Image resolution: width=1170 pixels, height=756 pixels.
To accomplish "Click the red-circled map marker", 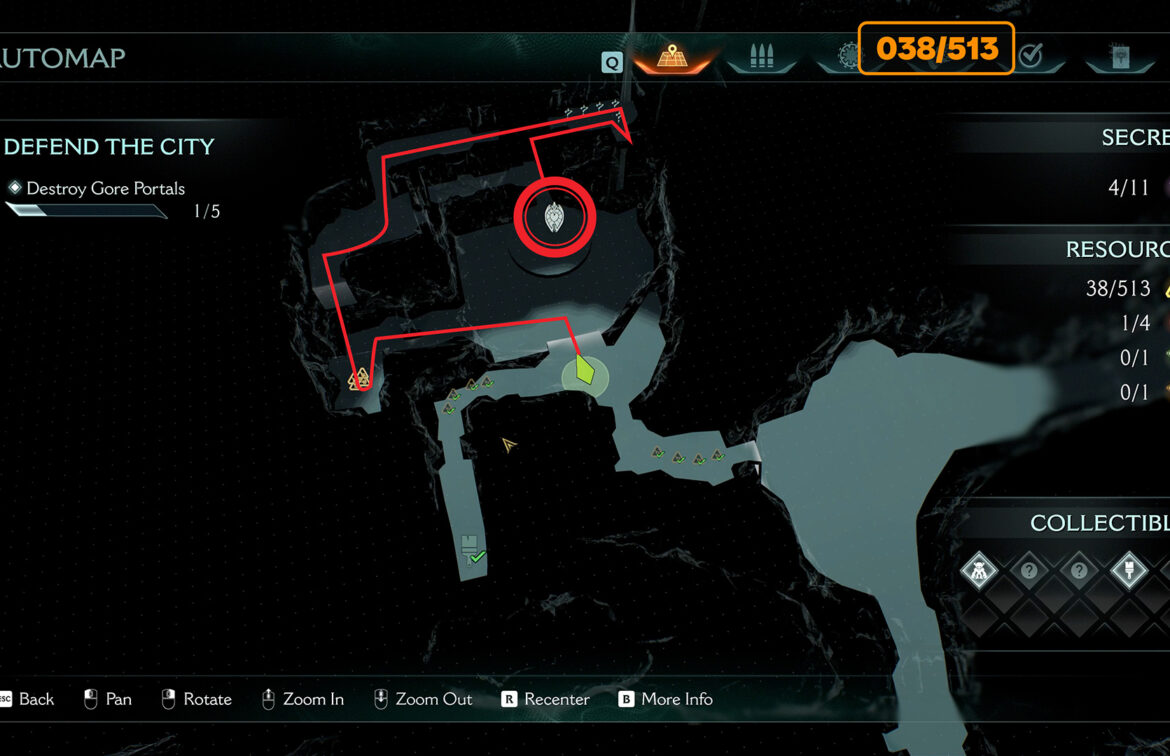I will 554,217.
